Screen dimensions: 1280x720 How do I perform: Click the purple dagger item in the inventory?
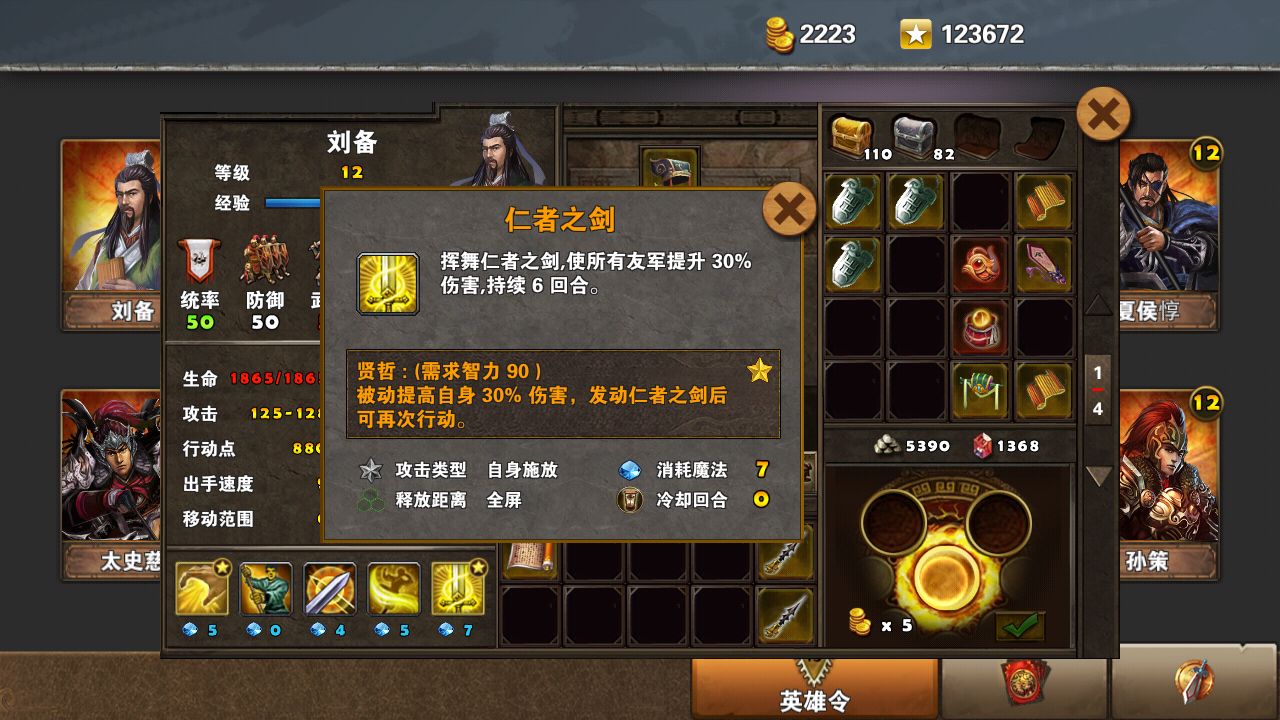(1045, 265)
